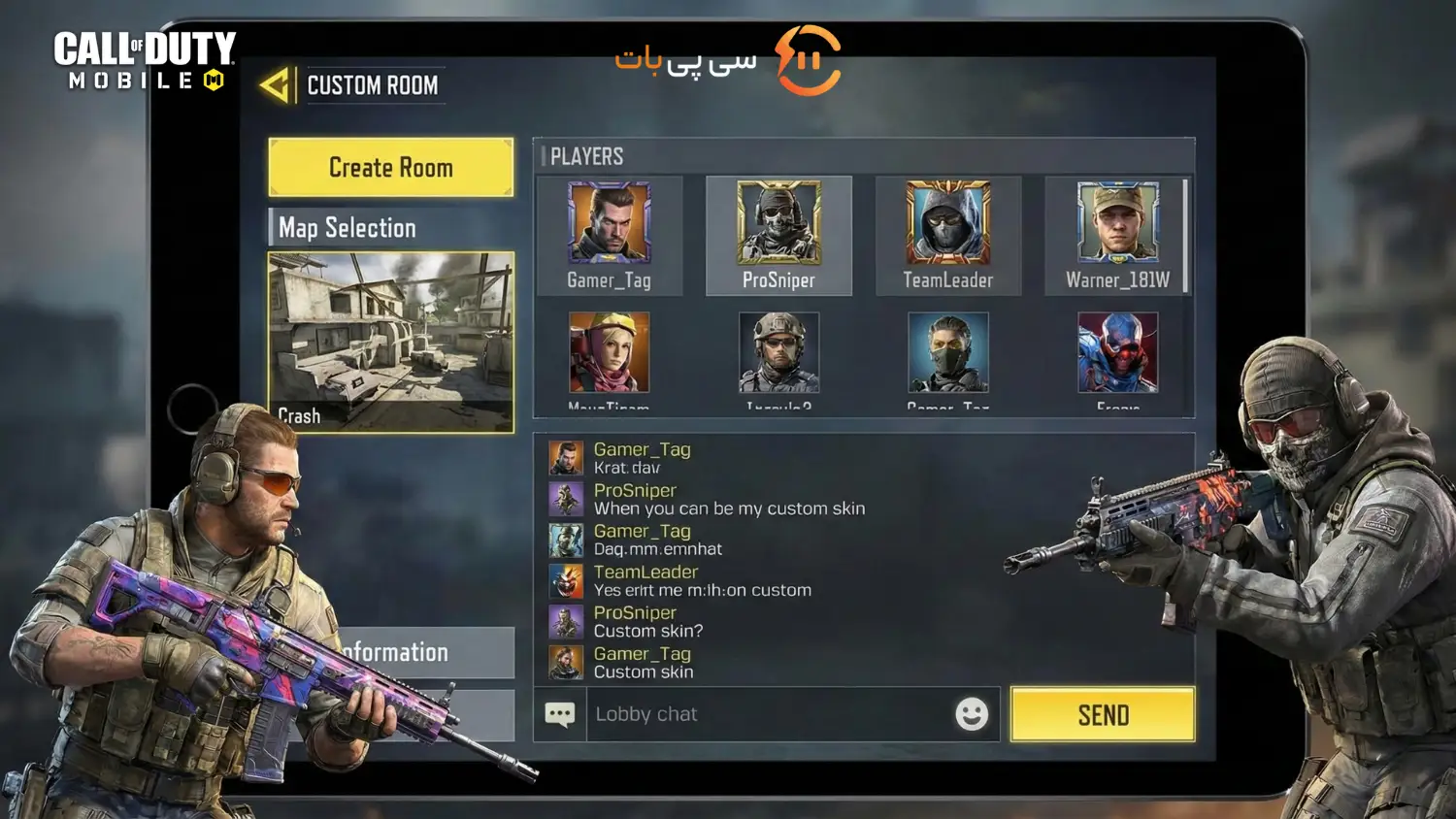Select the blonde female player avatar
The height and width of the screenshot is (819, 1456).
tap(610, 352)
